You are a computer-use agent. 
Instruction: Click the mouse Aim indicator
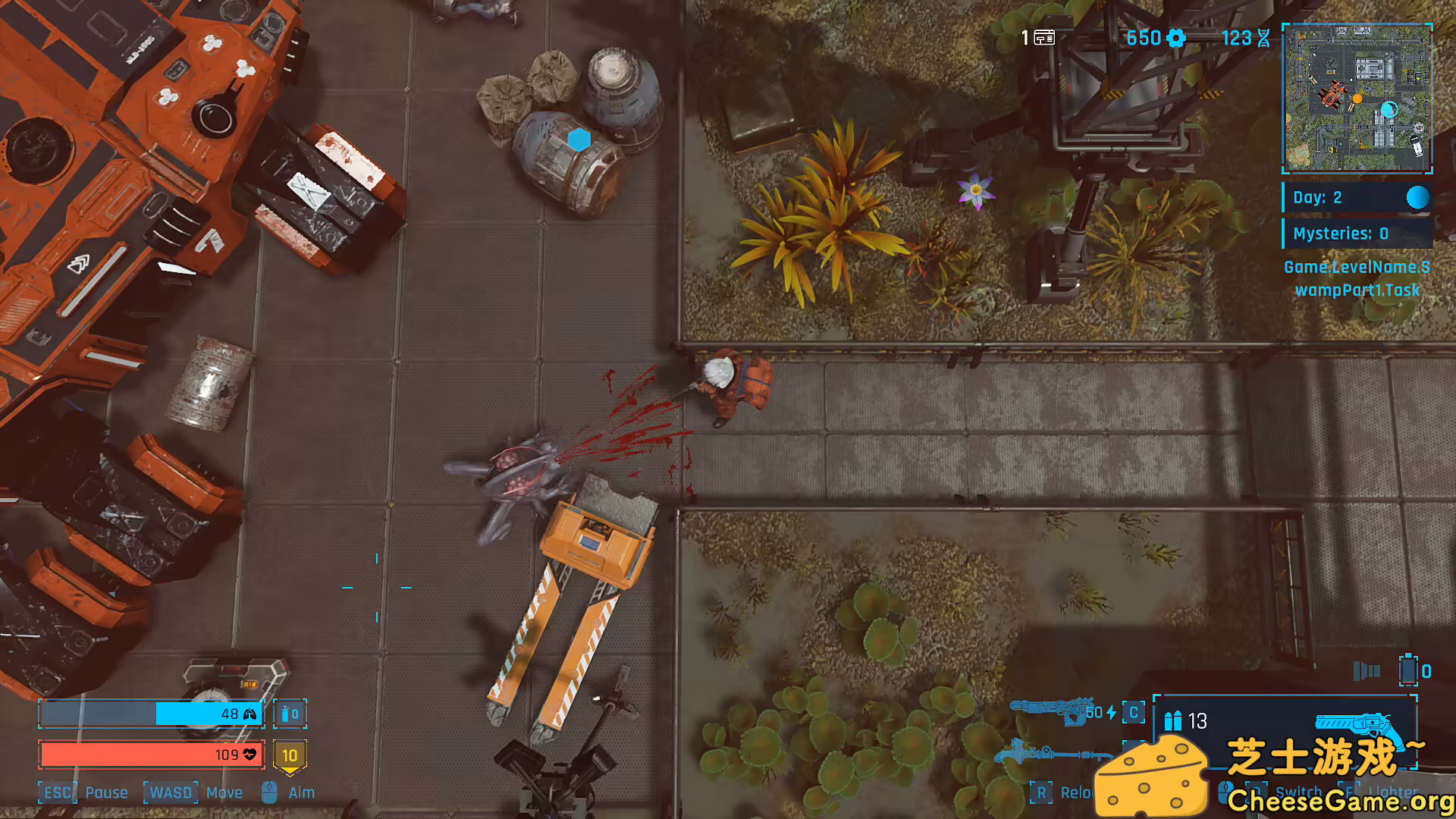tap(269, 792)
